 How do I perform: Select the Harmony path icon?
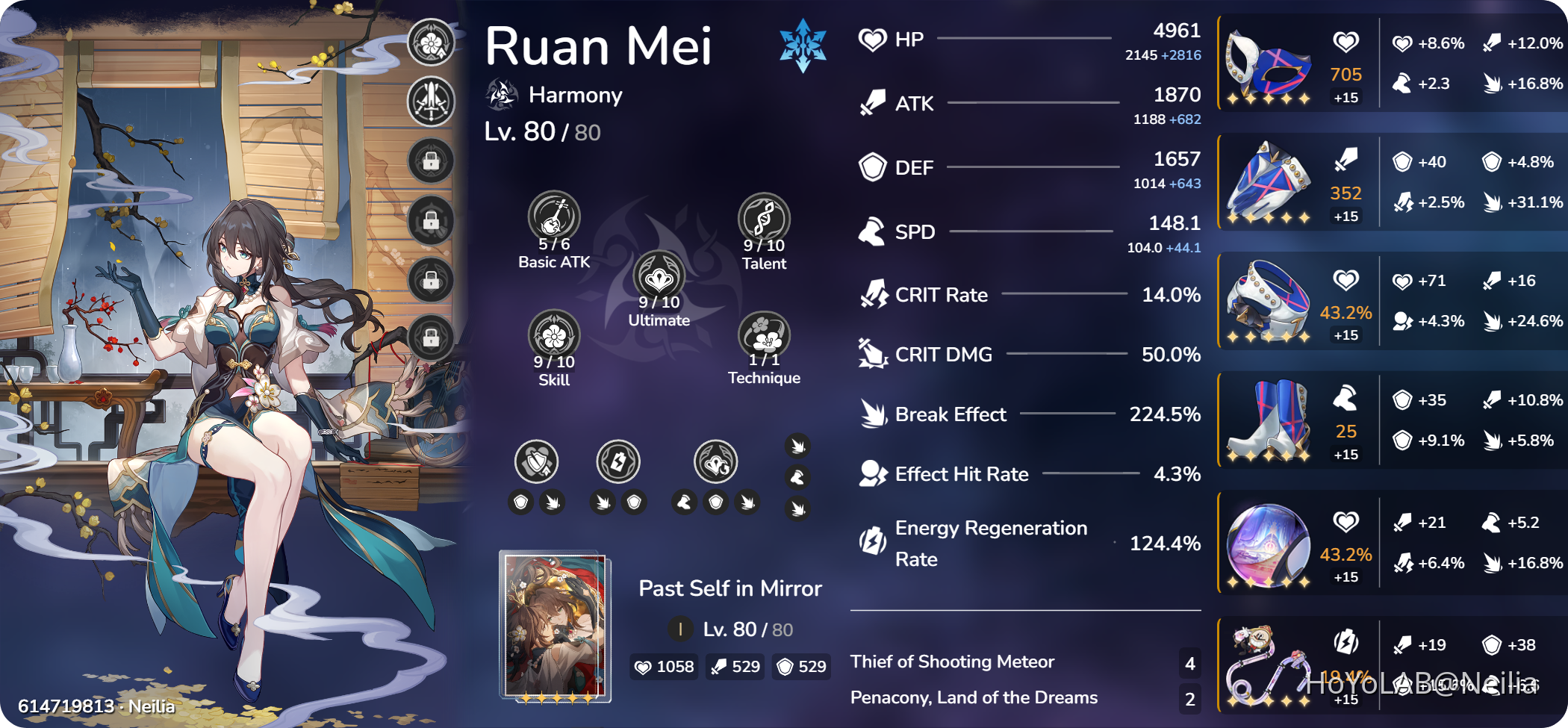502,95
